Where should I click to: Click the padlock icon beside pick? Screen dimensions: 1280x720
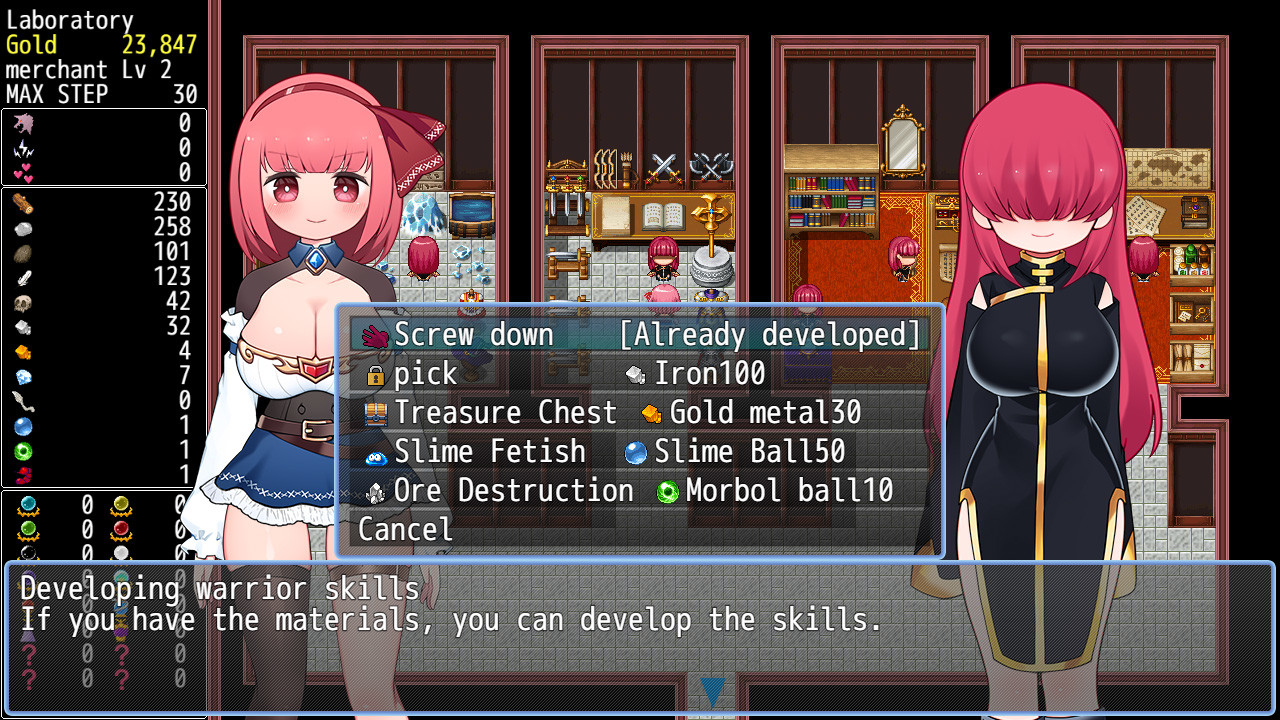(375, 374)
